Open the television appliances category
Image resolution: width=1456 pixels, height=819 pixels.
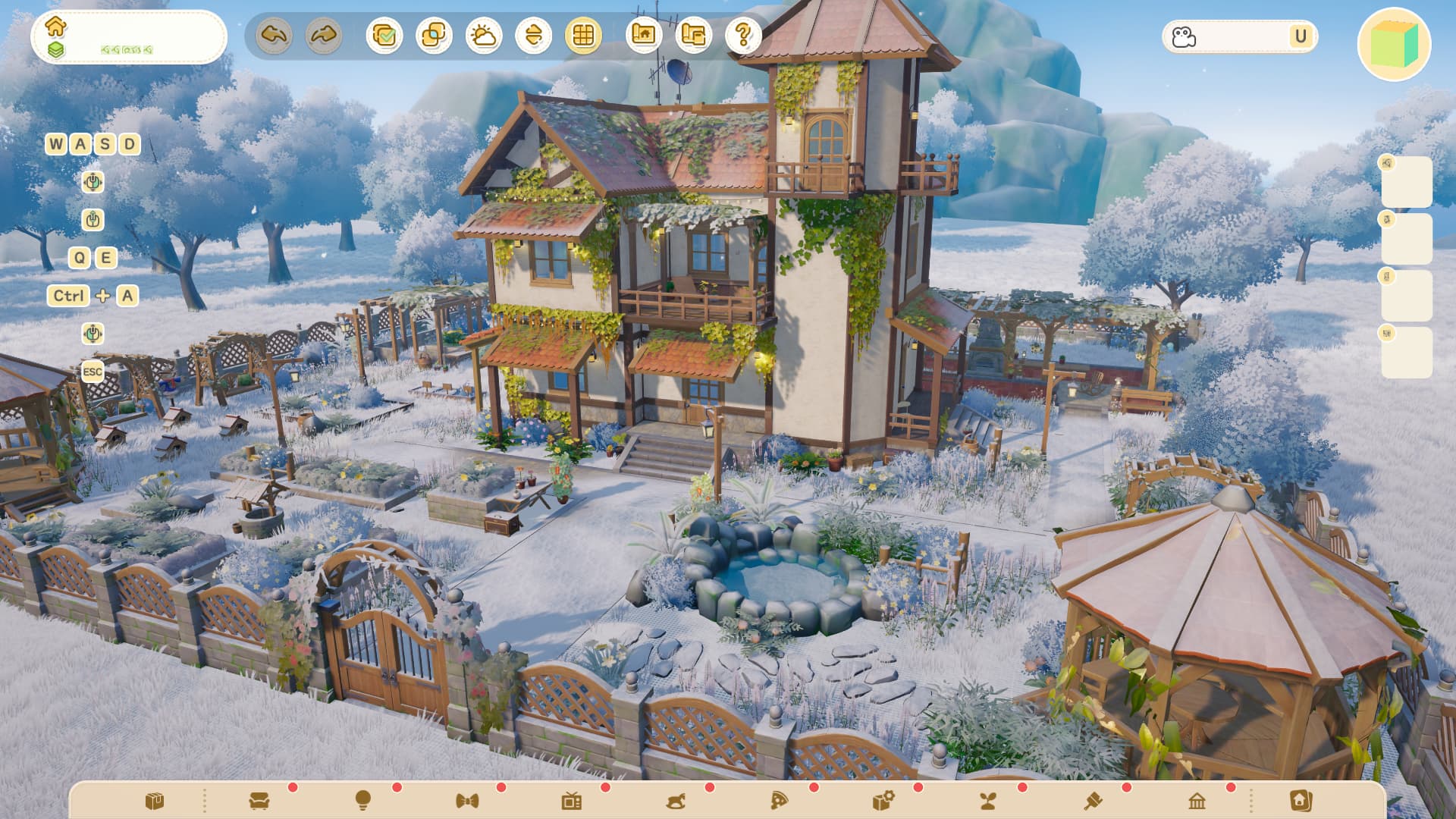tap(572, 801)
